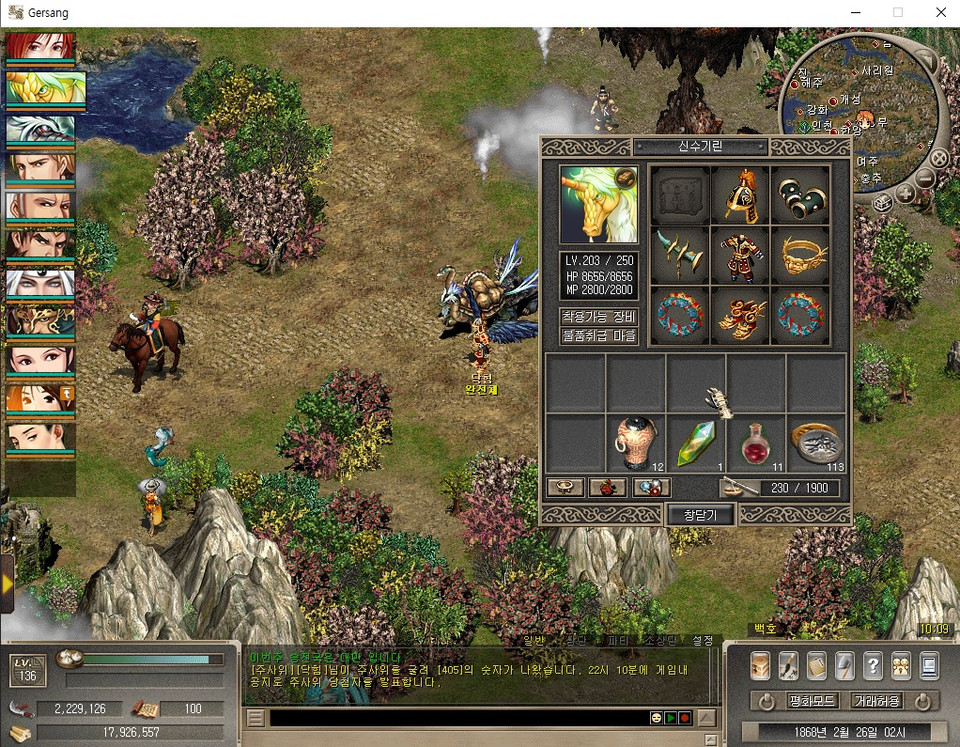960x747 pixels.
Task: Select the red-haired character portrait
Action: pos(41,48)
